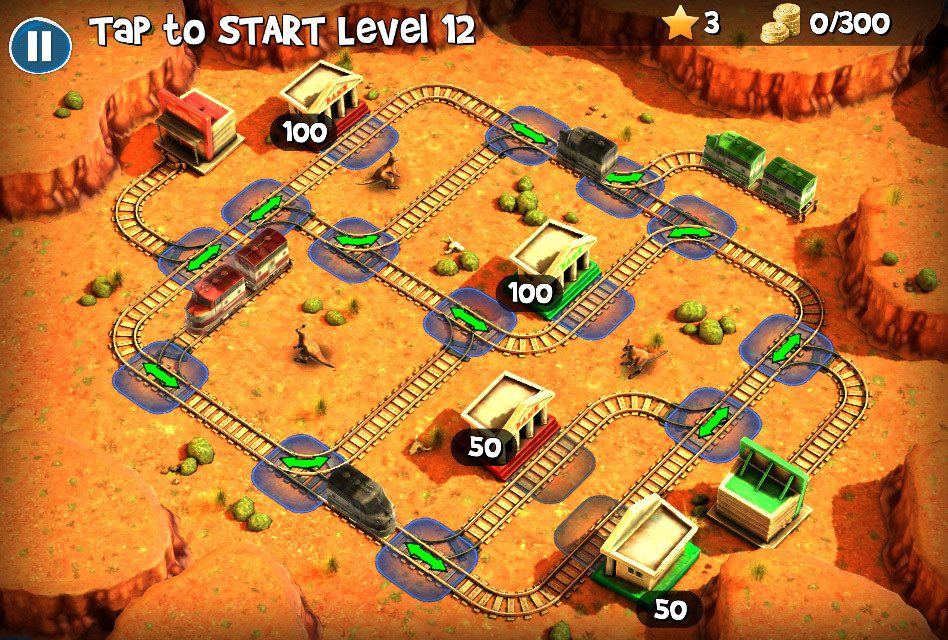
Task: Tap the START Level 12 prompt
Action: pyautogui.click(x=282, y=31)
